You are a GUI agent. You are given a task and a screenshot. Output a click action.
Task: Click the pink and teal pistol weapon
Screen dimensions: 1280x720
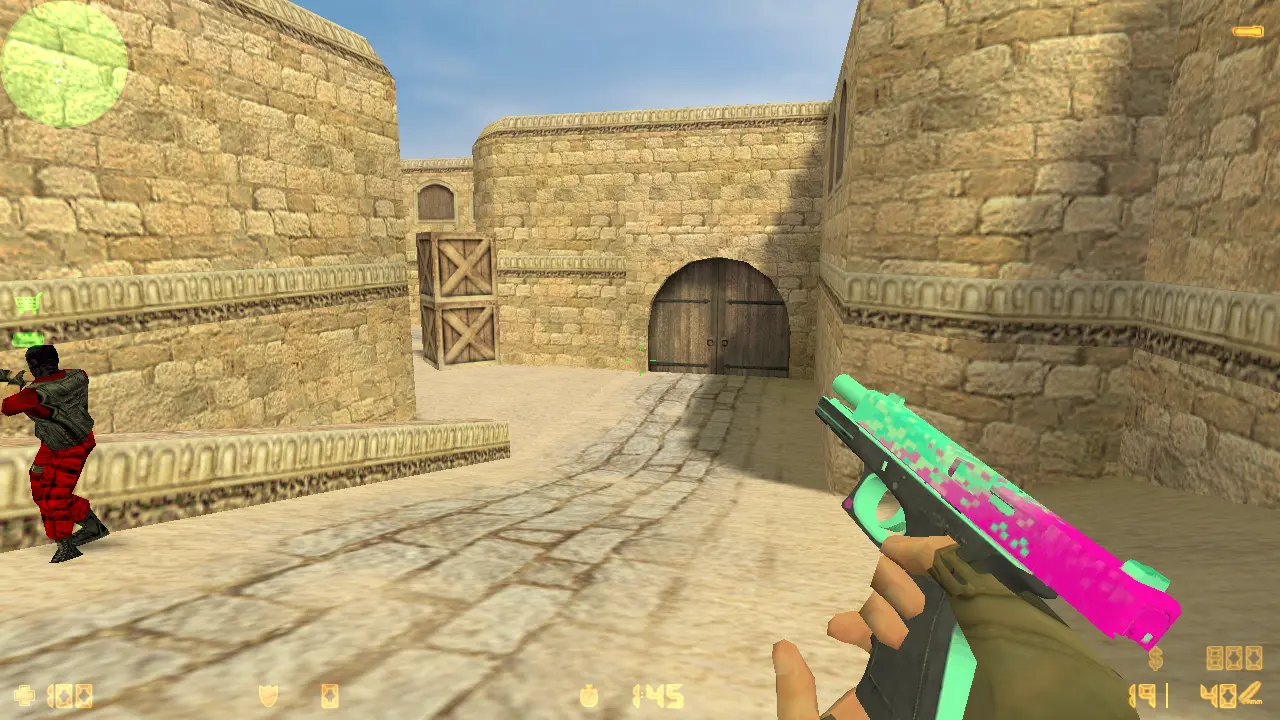tap(990, 490)
